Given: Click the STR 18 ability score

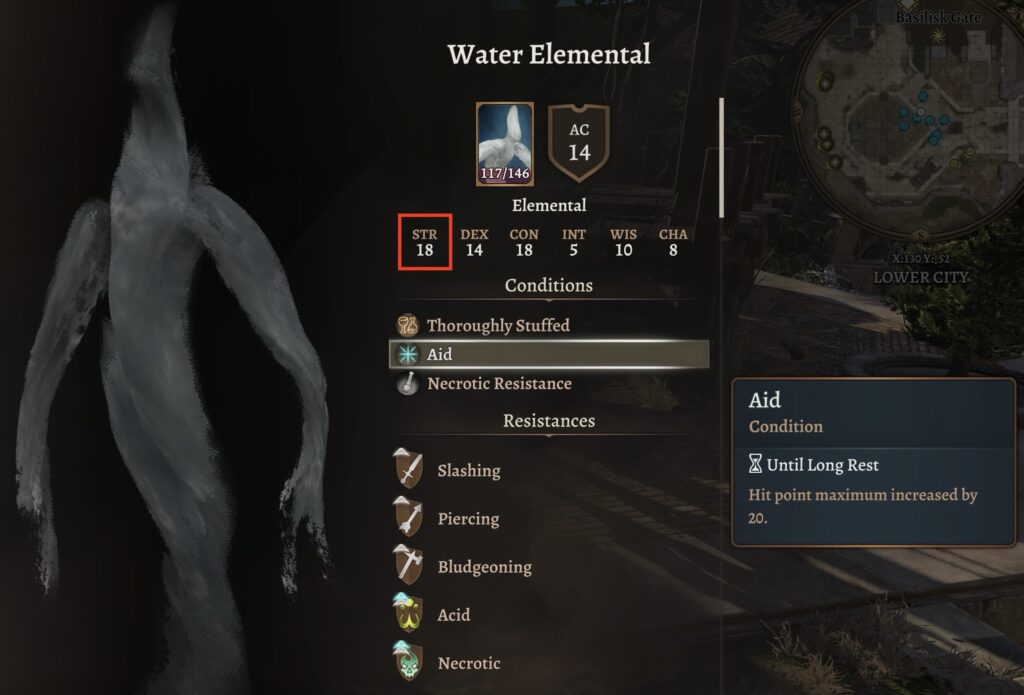Looking at the screenshot, I should pos(424,242).
